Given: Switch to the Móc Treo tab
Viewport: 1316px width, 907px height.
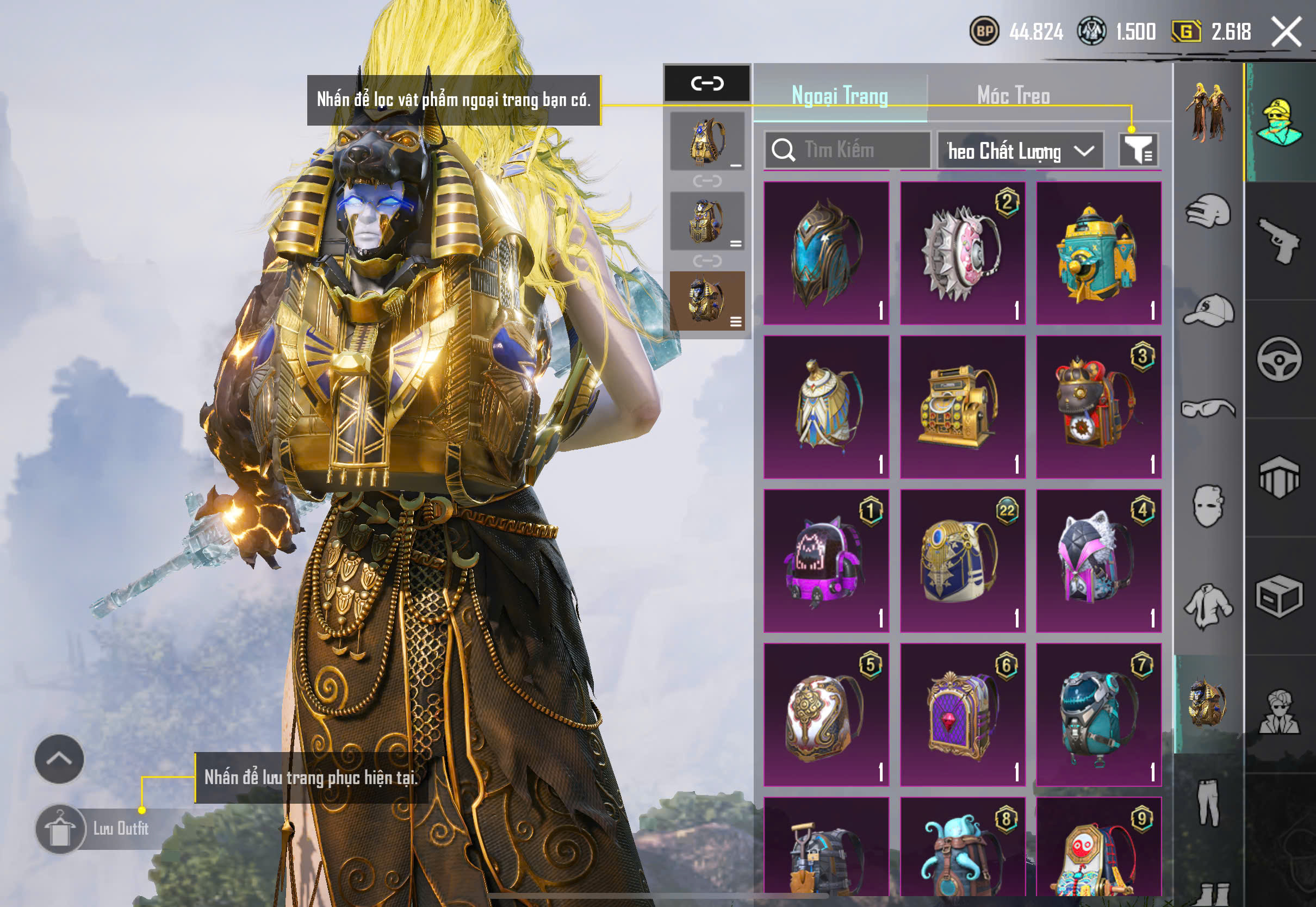Looking at the screenshot, I should pos(1013,96).
